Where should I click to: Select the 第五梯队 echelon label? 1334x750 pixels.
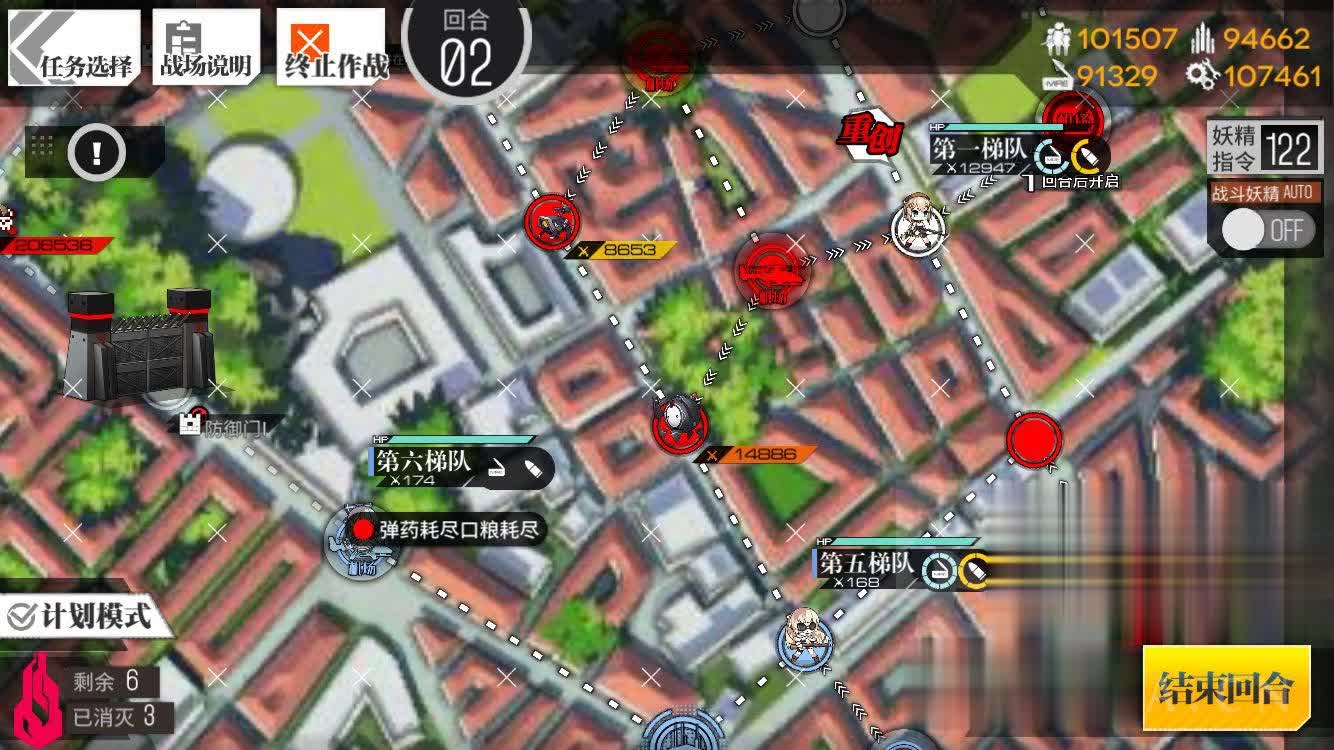(866, 564)
